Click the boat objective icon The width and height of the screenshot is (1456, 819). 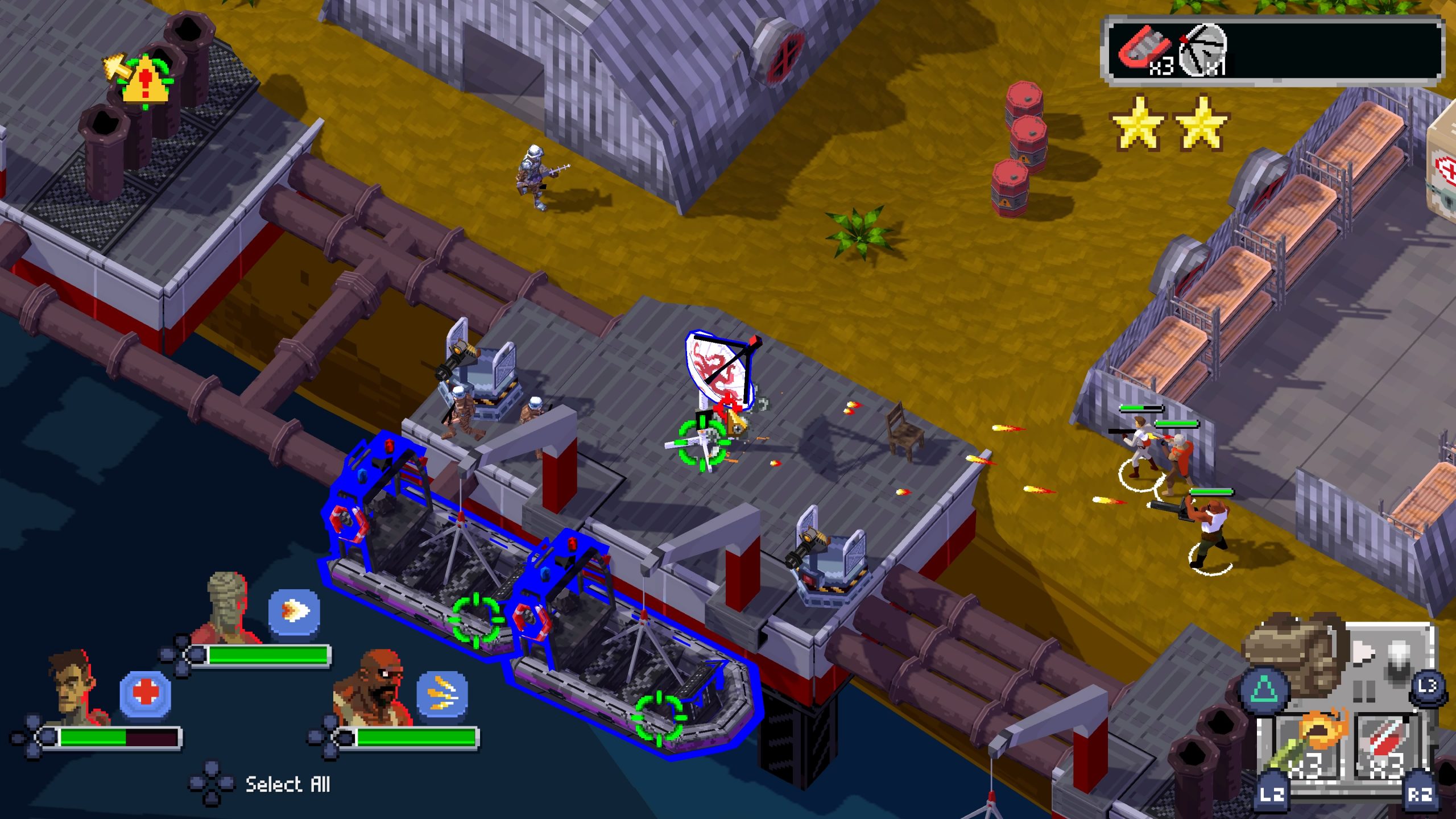[x=1144, y=50]
